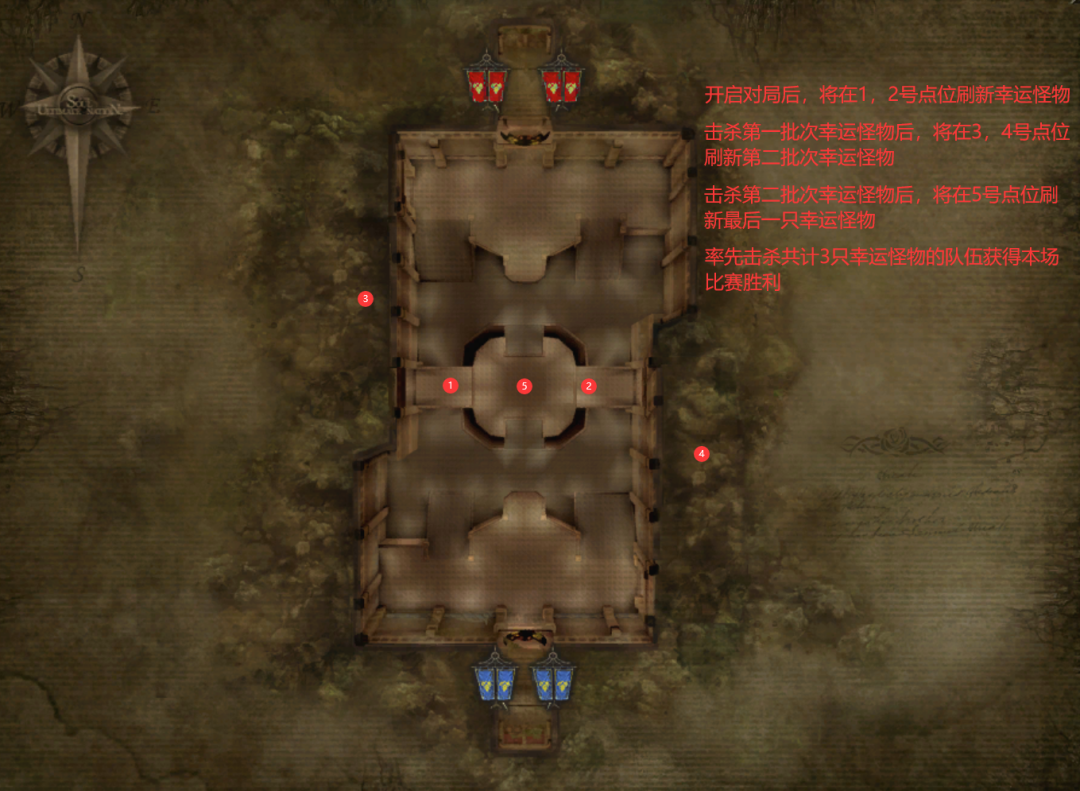Click the number 3 map marker

365,298
